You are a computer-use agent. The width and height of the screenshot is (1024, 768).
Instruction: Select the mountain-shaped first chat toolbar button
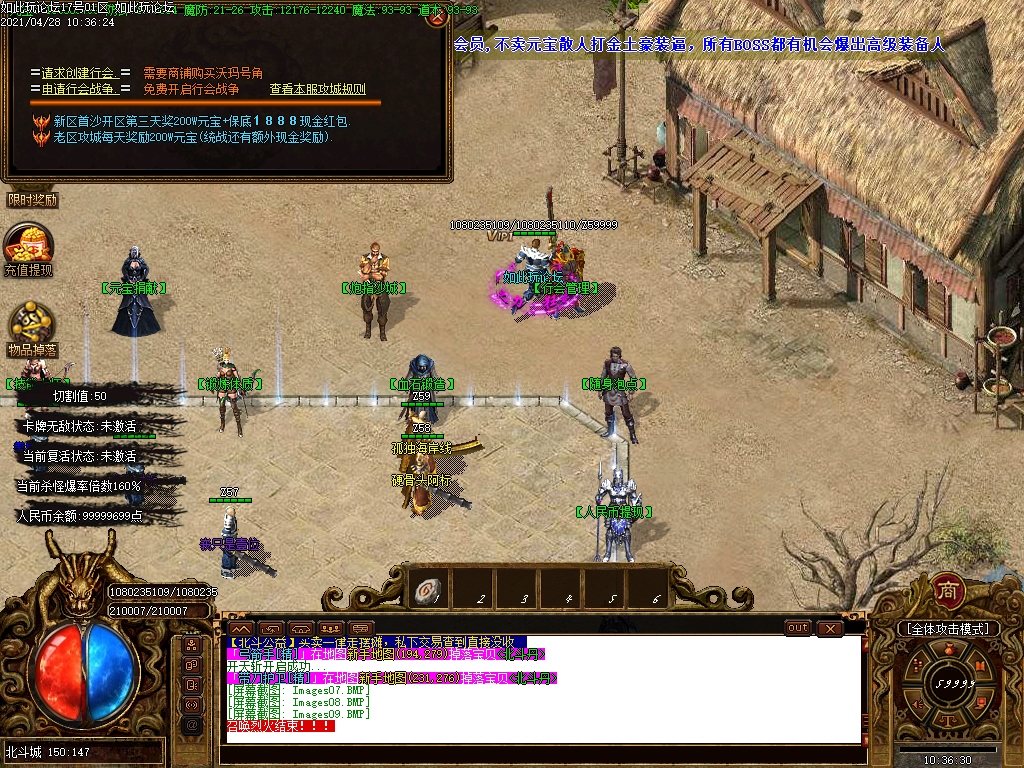240,628
